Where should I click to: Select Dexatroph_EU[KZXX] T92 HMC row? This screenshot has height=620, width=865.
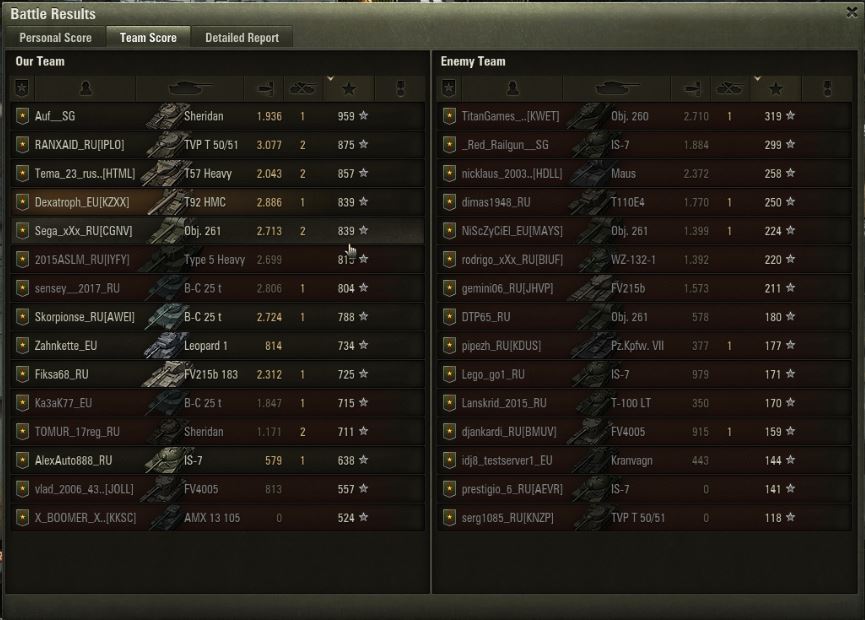tap(217, 202)
